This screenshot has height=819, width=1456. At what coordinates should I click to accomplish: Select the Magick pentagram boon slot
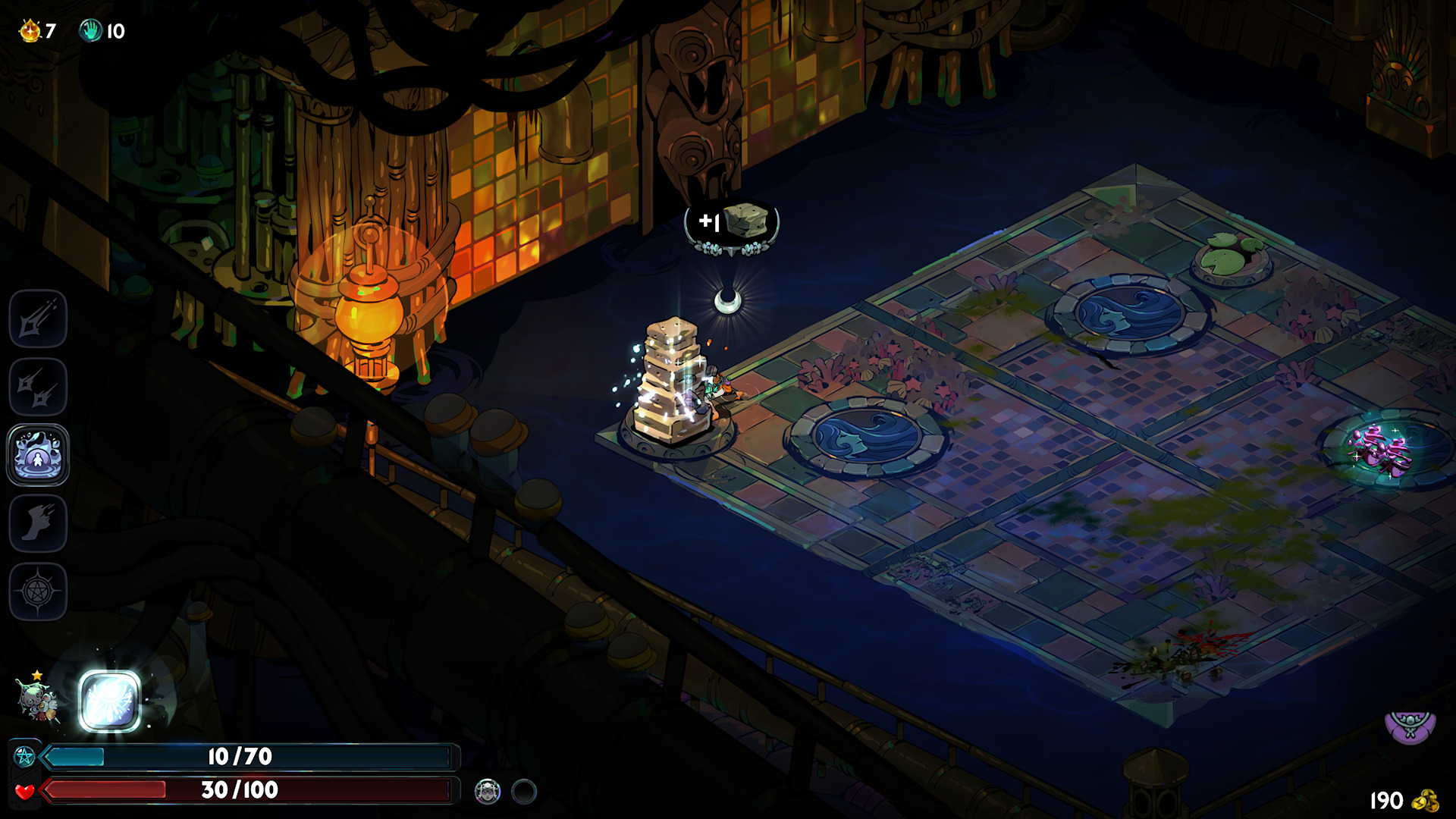coord(38,591)
